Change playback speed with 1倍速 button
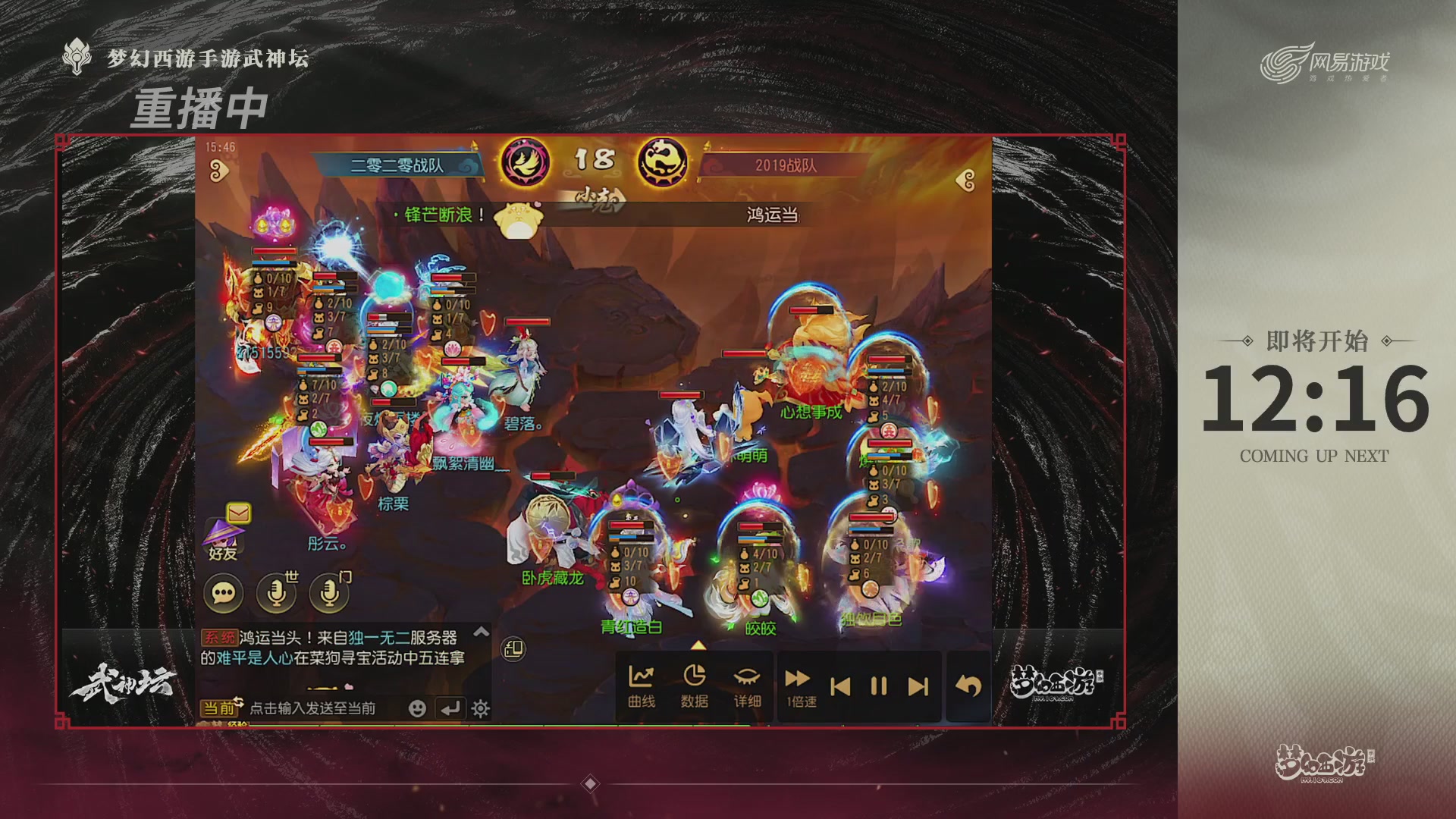Image resolution: width=1456 pixels, height=819 pixels. coord(797,685)
